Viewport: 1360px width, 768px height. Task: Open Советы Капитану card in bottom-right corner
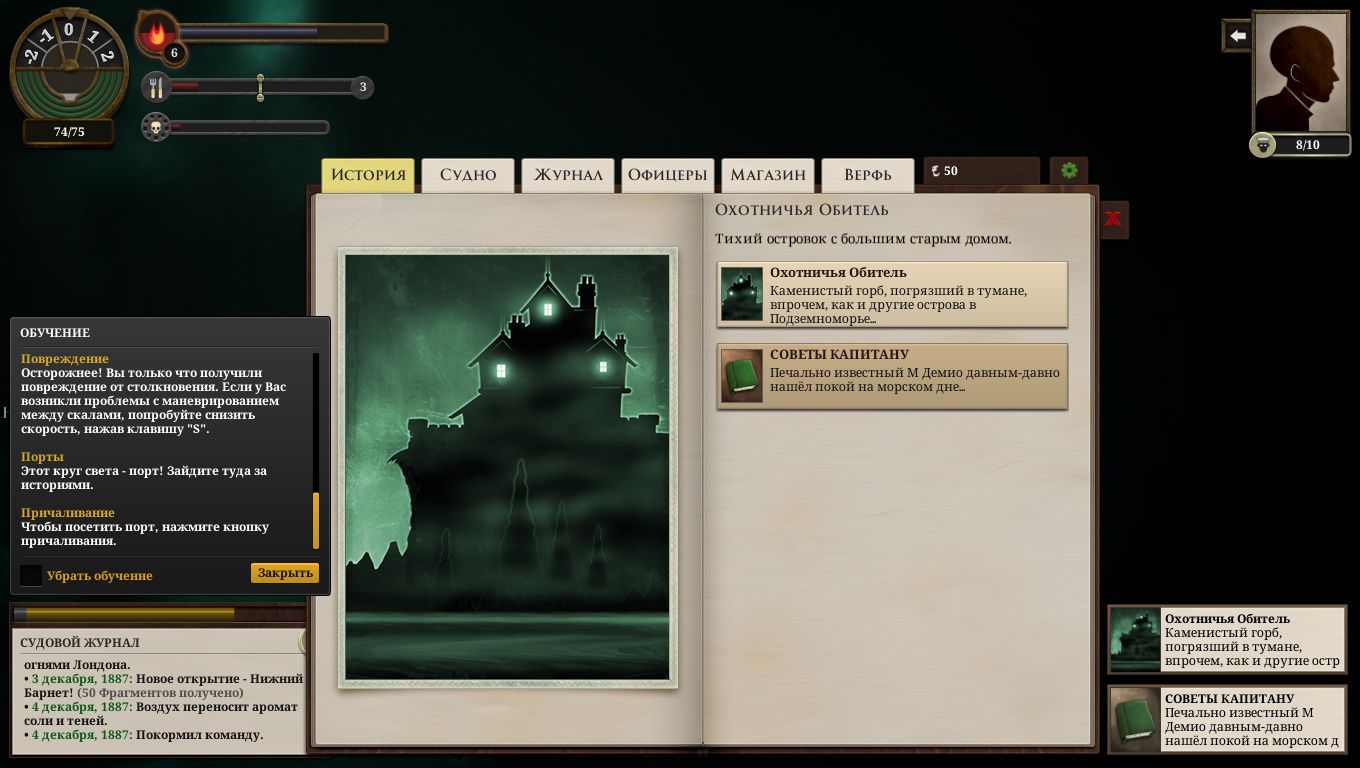[1227, 720]
